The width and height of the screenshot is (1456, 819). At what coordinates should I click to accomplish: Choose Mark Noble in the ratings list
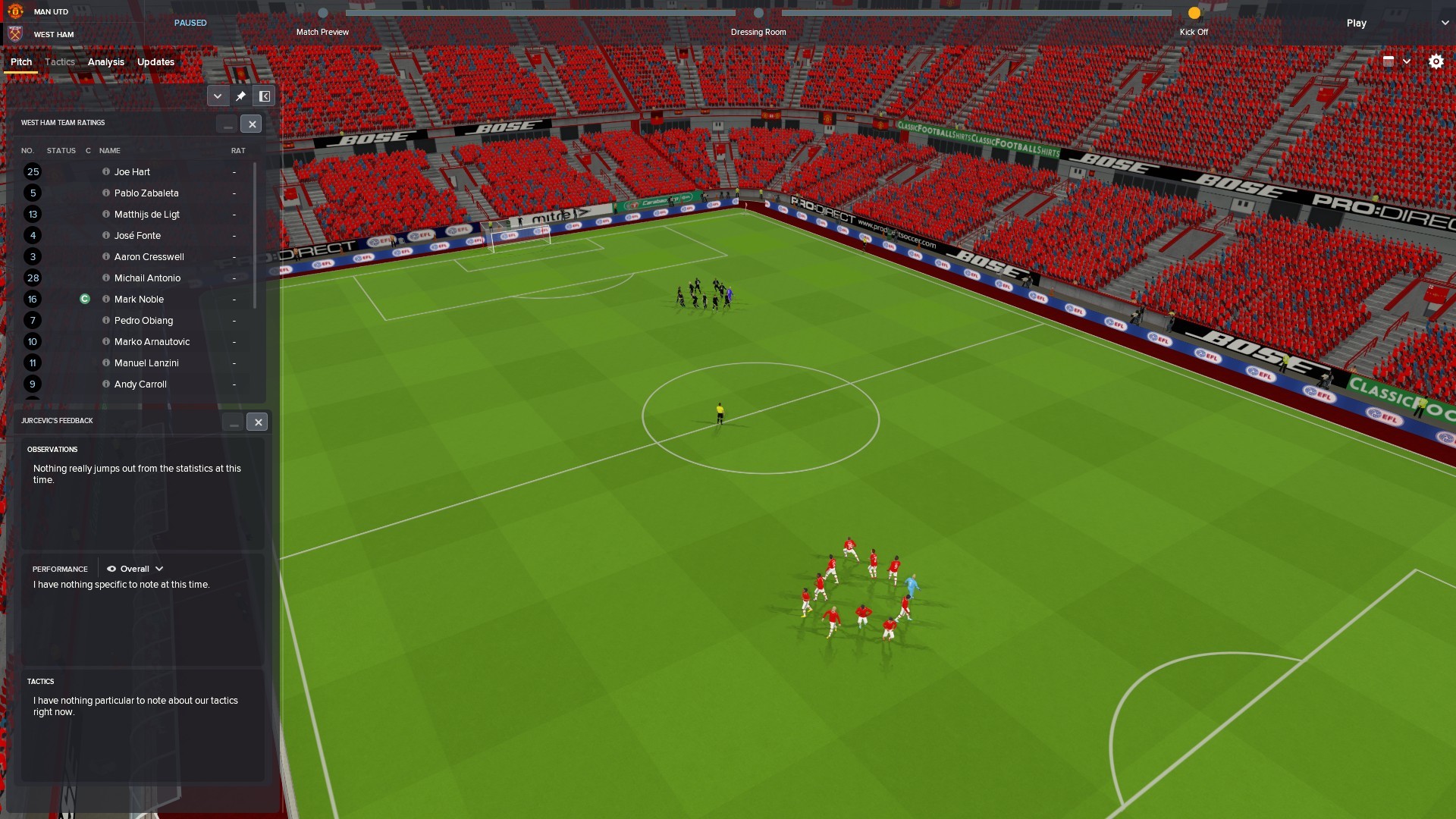coord(139,300)
